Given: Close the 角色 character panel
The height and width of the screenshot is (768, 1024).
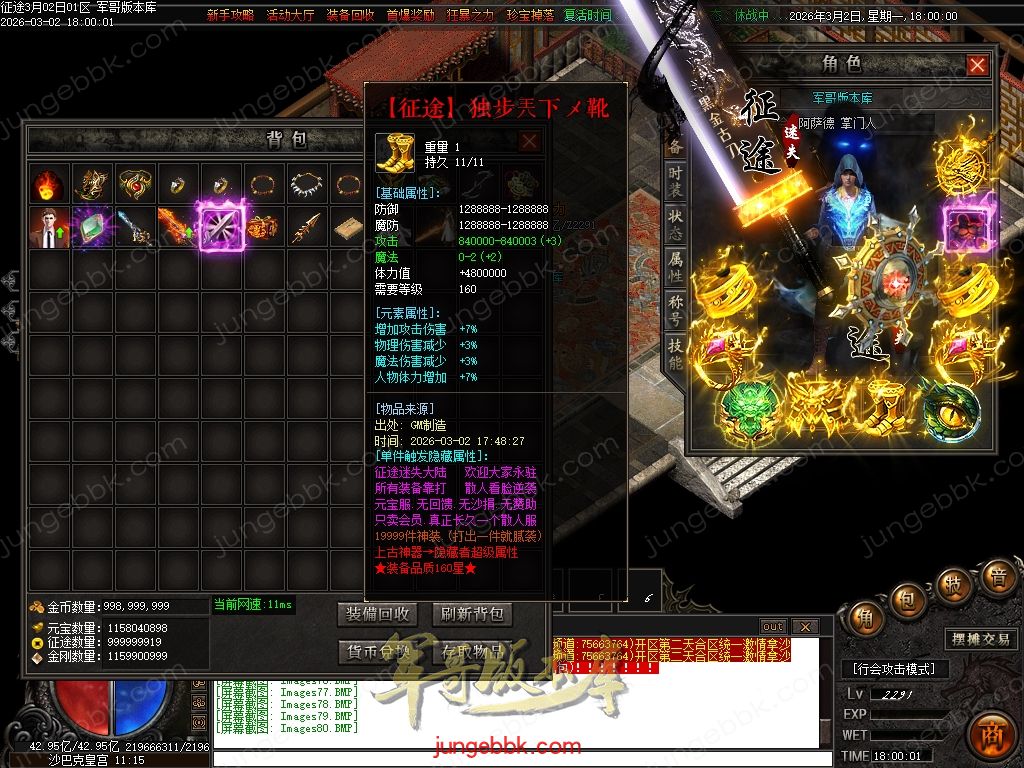Looking at the screenshot, I should (977, 65).
